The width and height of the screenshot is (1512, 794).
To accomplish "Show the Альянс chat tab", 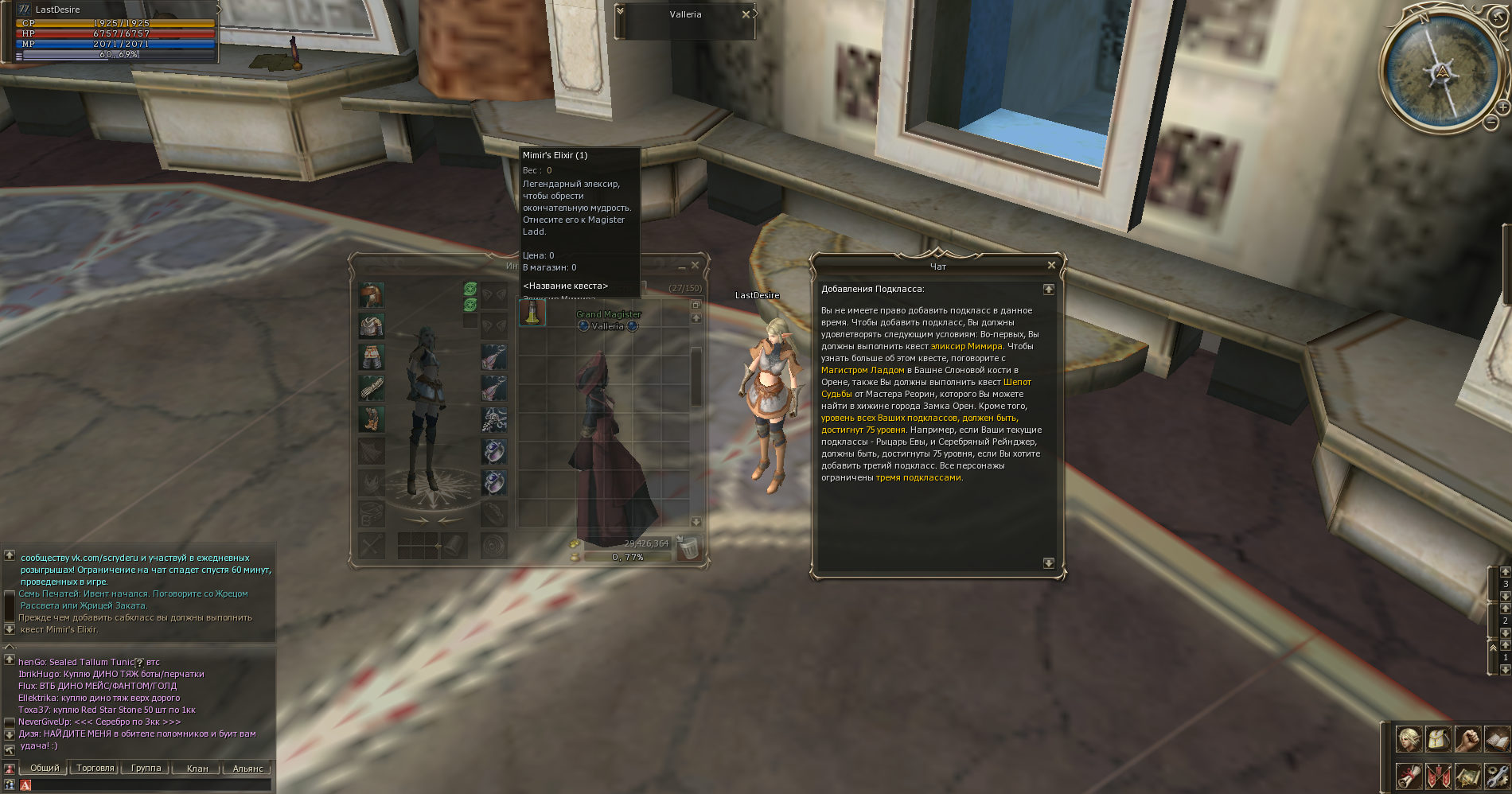I will pos(247,769).
